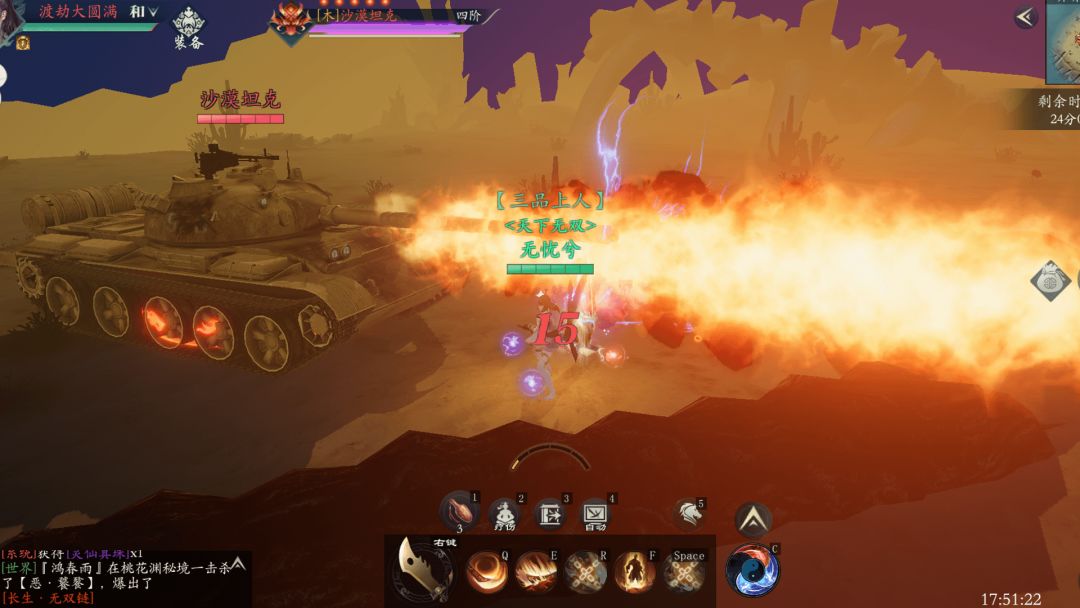Select the 沙漠坦克 boss target portrait
Screen dimensions: 1080x608
point(292,22)
